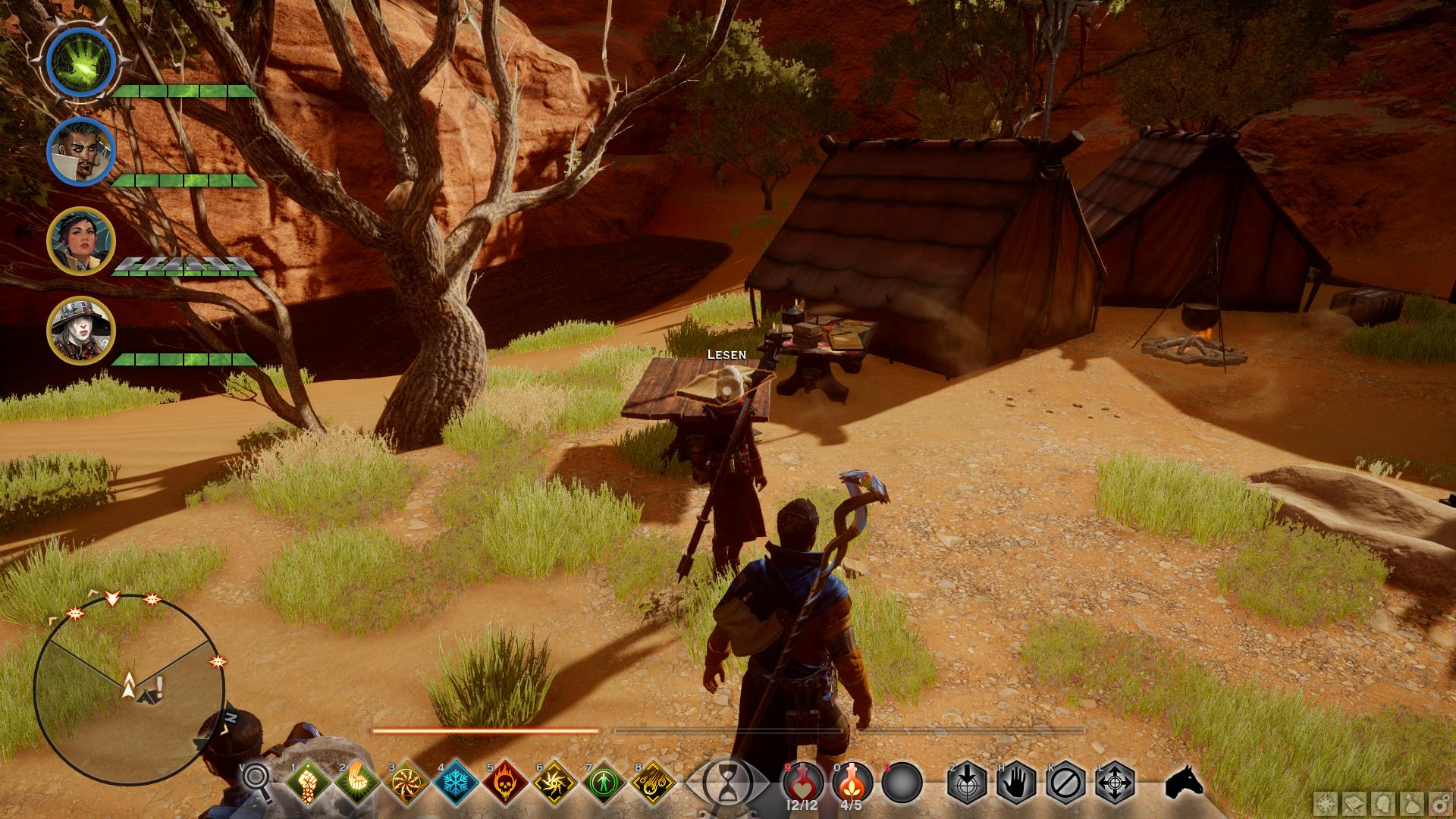Drink the red heart health potion
Screen dimensions: 1456x819
click(803, 780)
